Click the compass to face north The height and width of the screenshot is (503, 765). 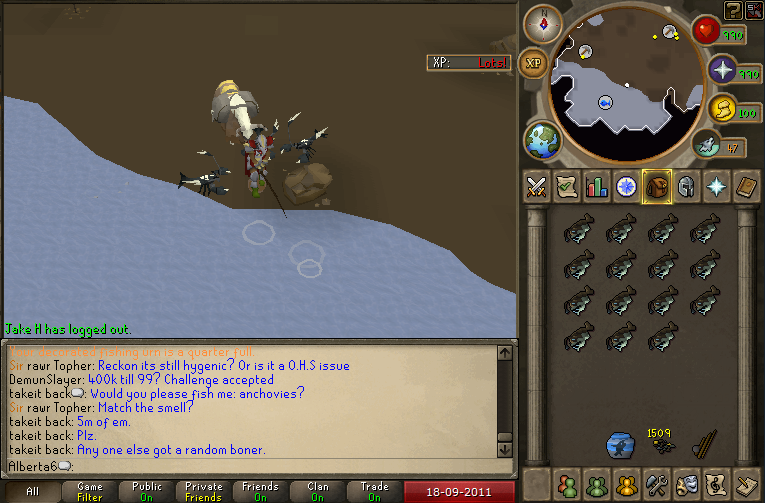pos(543,22)
